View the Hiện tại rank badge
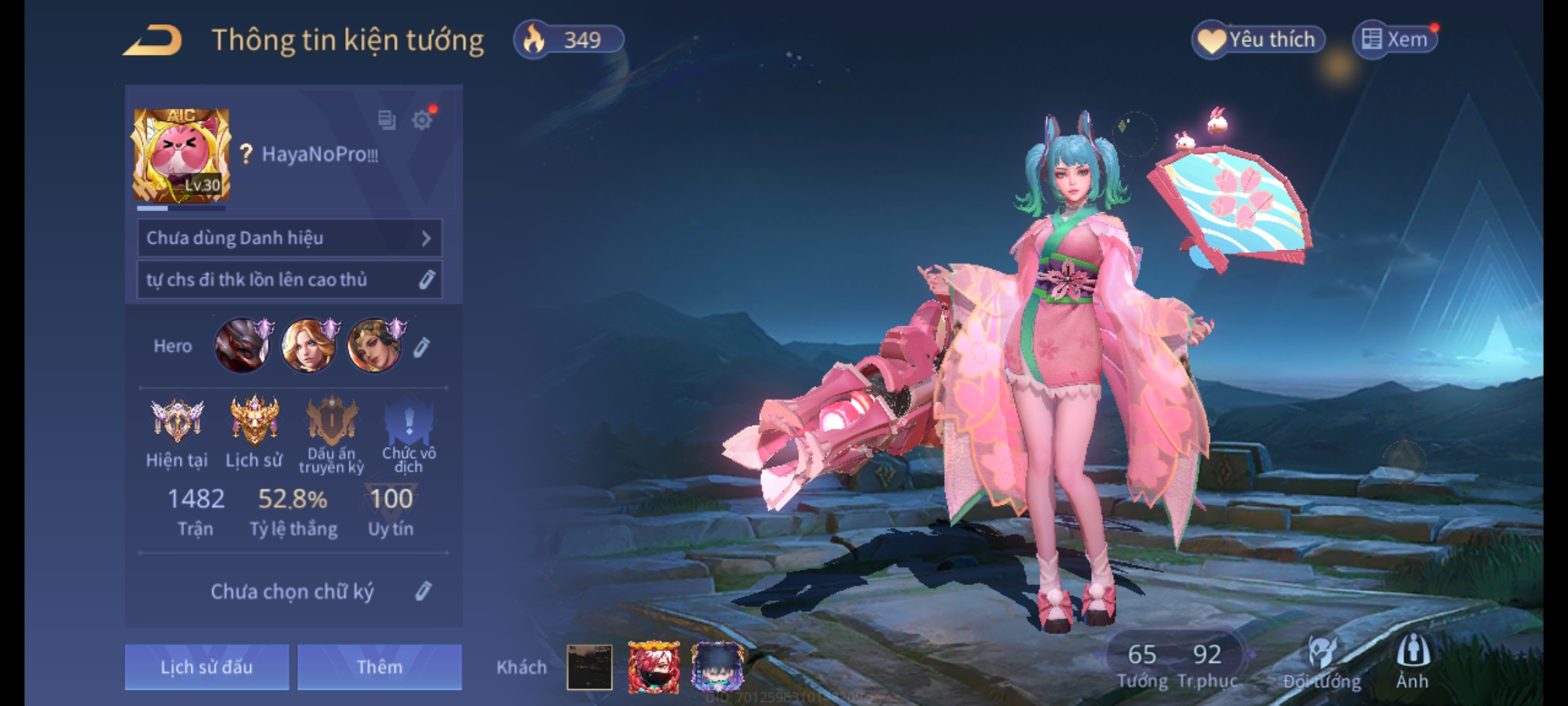Screen dimensions: 1568x706 [177, 422]
